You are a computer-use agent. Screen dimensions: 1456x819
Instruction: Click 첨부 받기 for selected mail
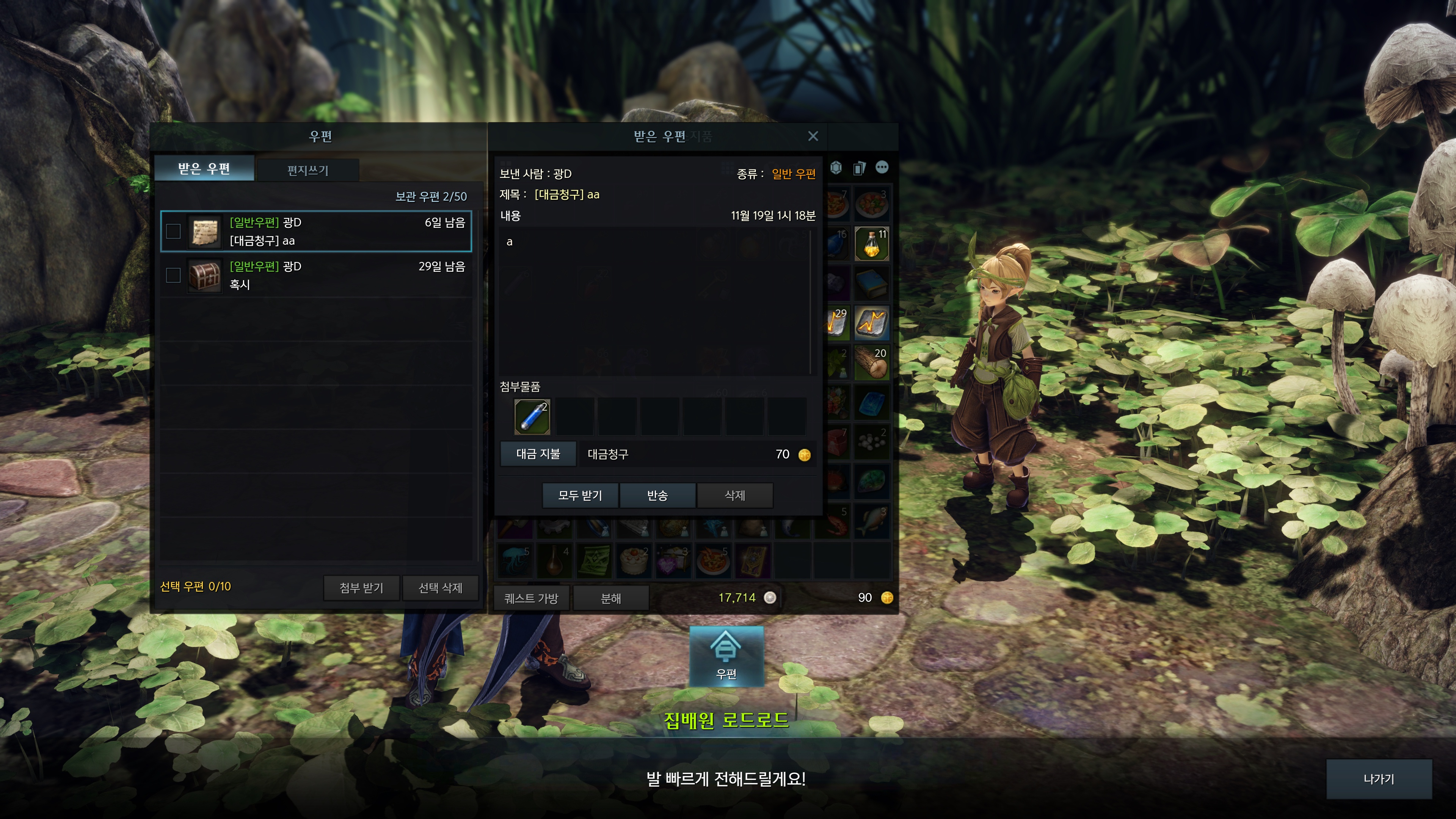tap(361, 588)
